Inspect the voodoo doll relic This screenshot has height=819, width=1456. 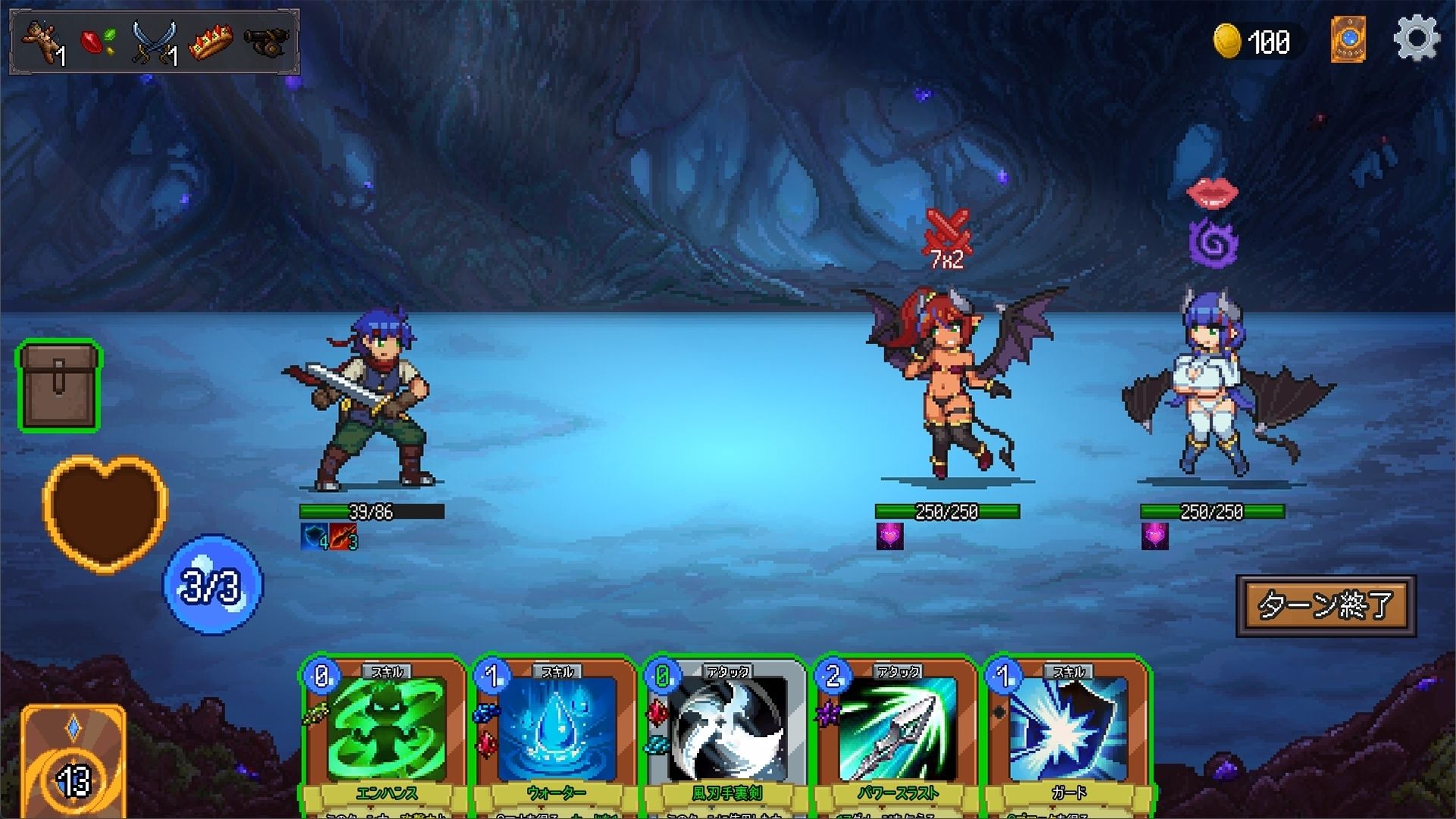44,42
